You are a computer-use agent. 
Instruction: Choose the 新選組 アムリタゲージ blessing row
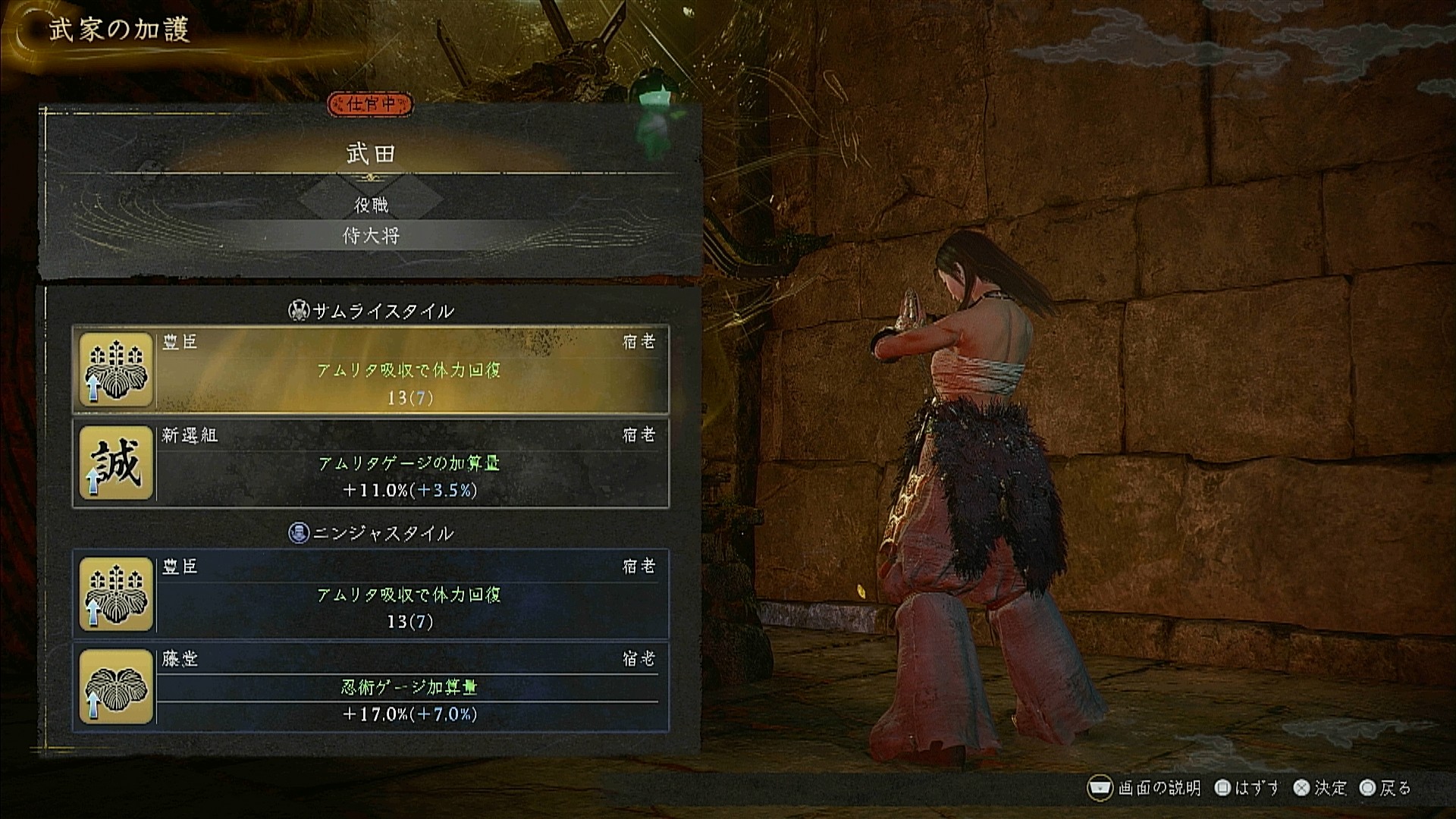(x=371, y=463)
